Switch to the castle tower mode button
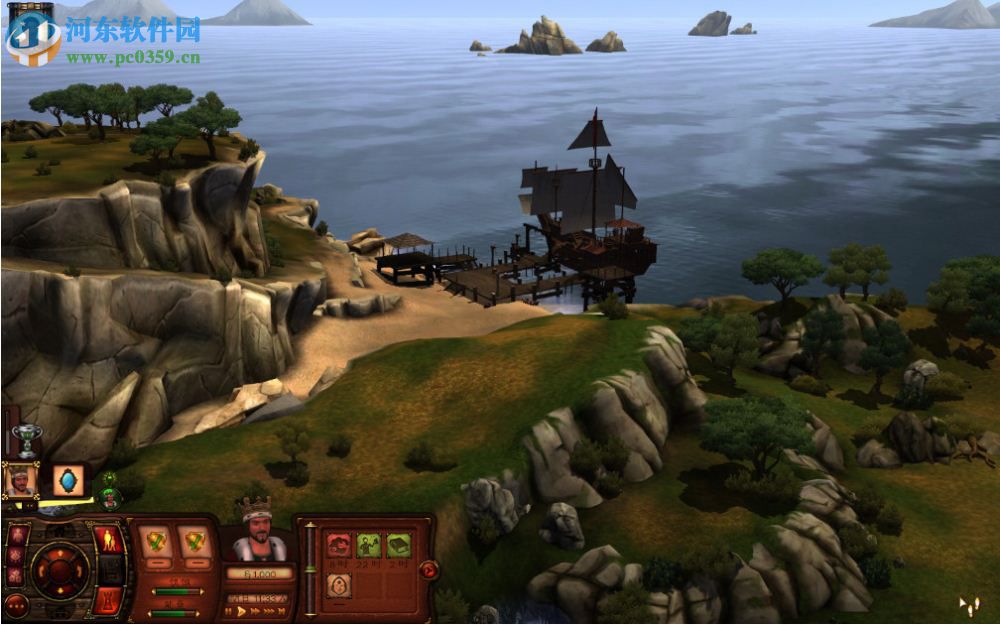 108,599
